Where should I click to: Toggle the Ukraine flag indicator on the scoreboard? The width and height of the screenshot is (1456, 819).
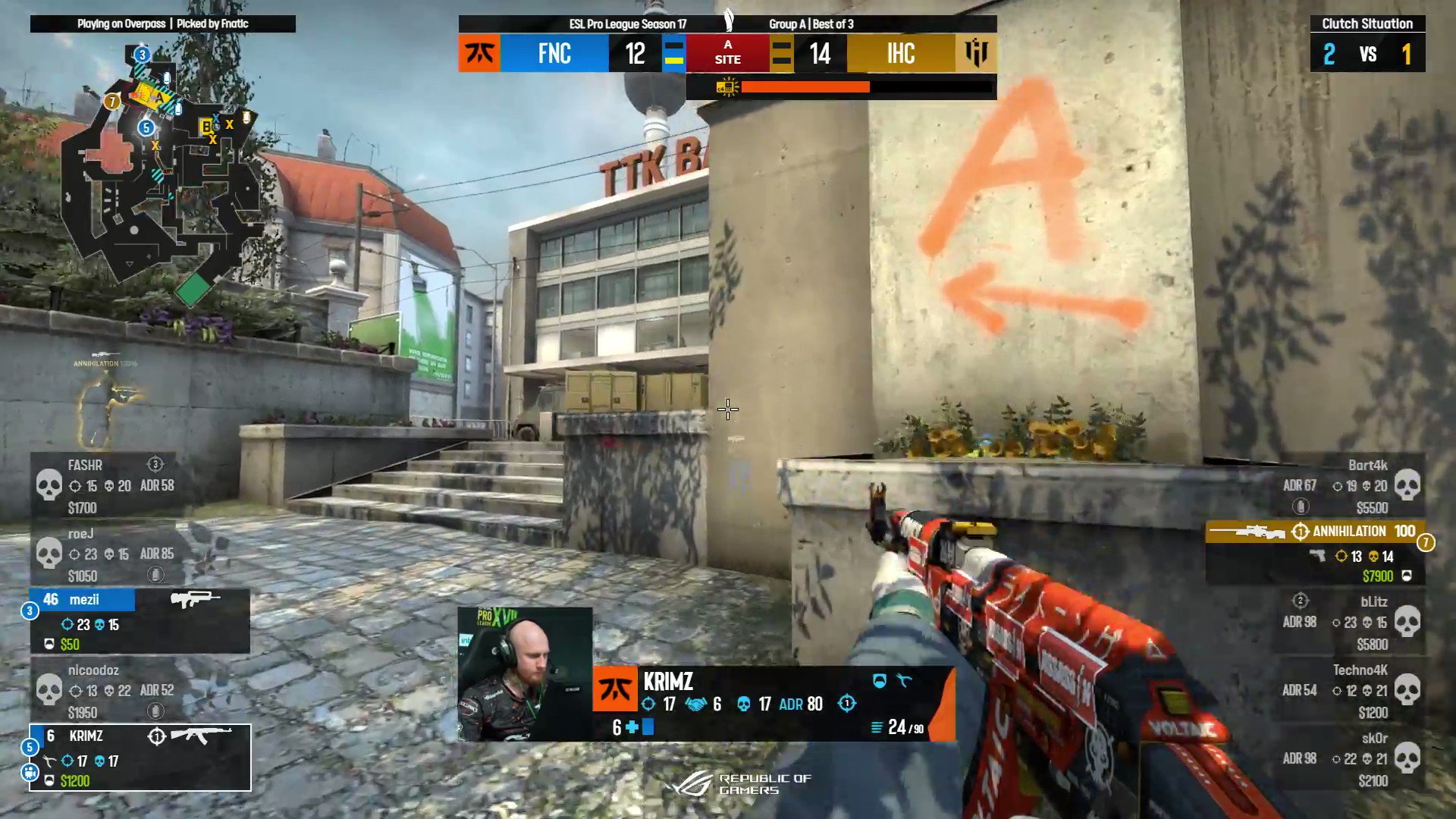673,54
